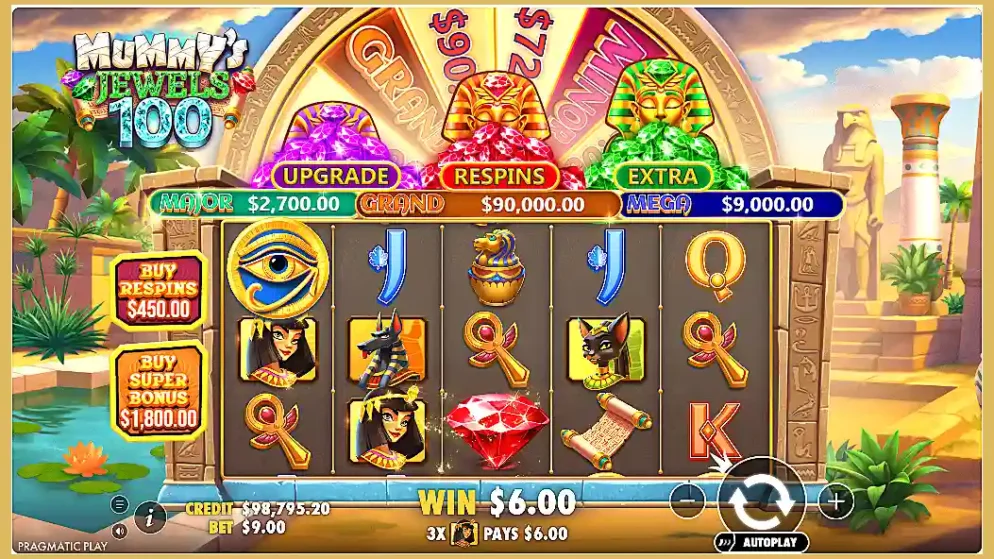Toggle the sound speaker icon
This screenshot has width=994, height=559.
click(x=120, y=531)
